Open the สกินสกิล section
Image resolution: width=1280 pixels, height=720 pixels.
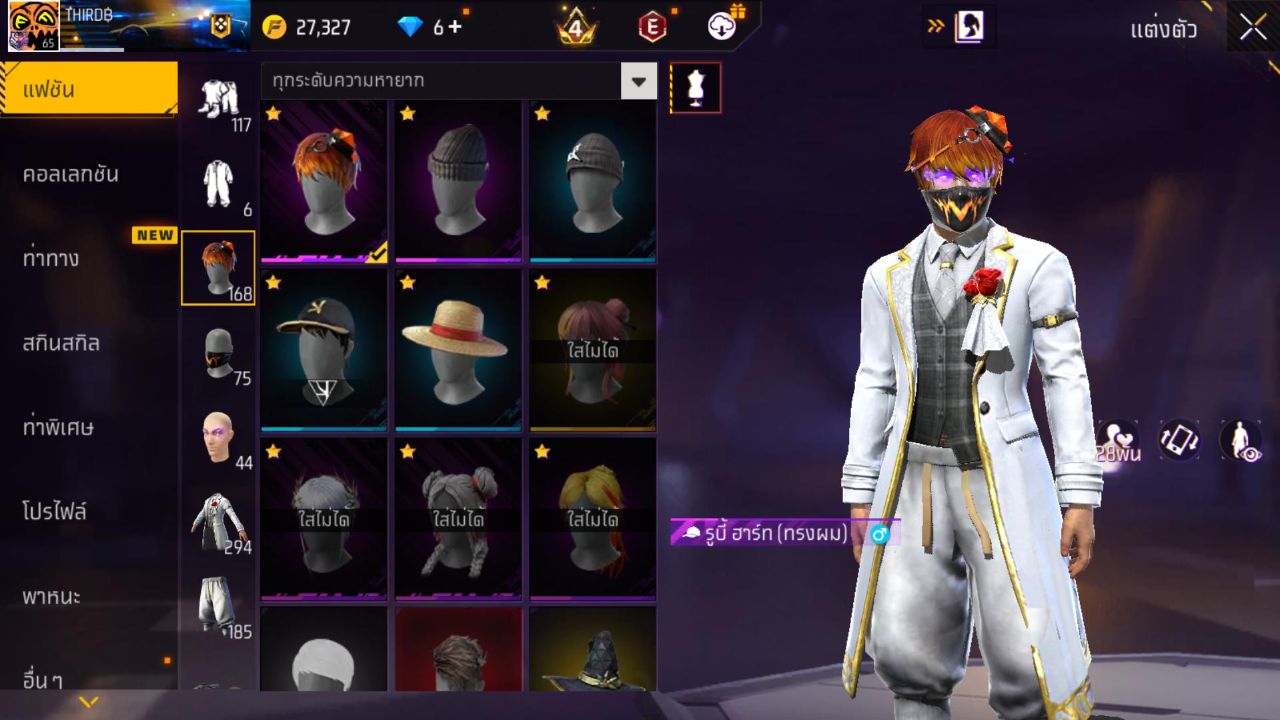pyautogui.click(x=88, y=343)
